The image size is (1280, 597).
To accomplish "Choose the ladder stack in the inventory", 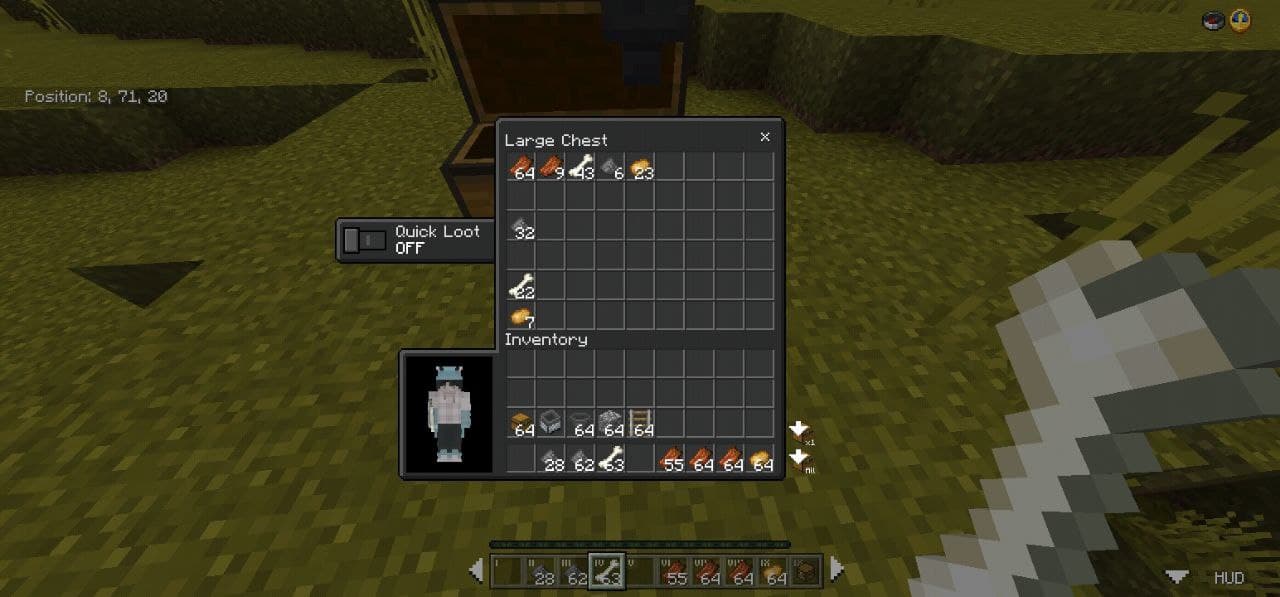I will 641,424.
